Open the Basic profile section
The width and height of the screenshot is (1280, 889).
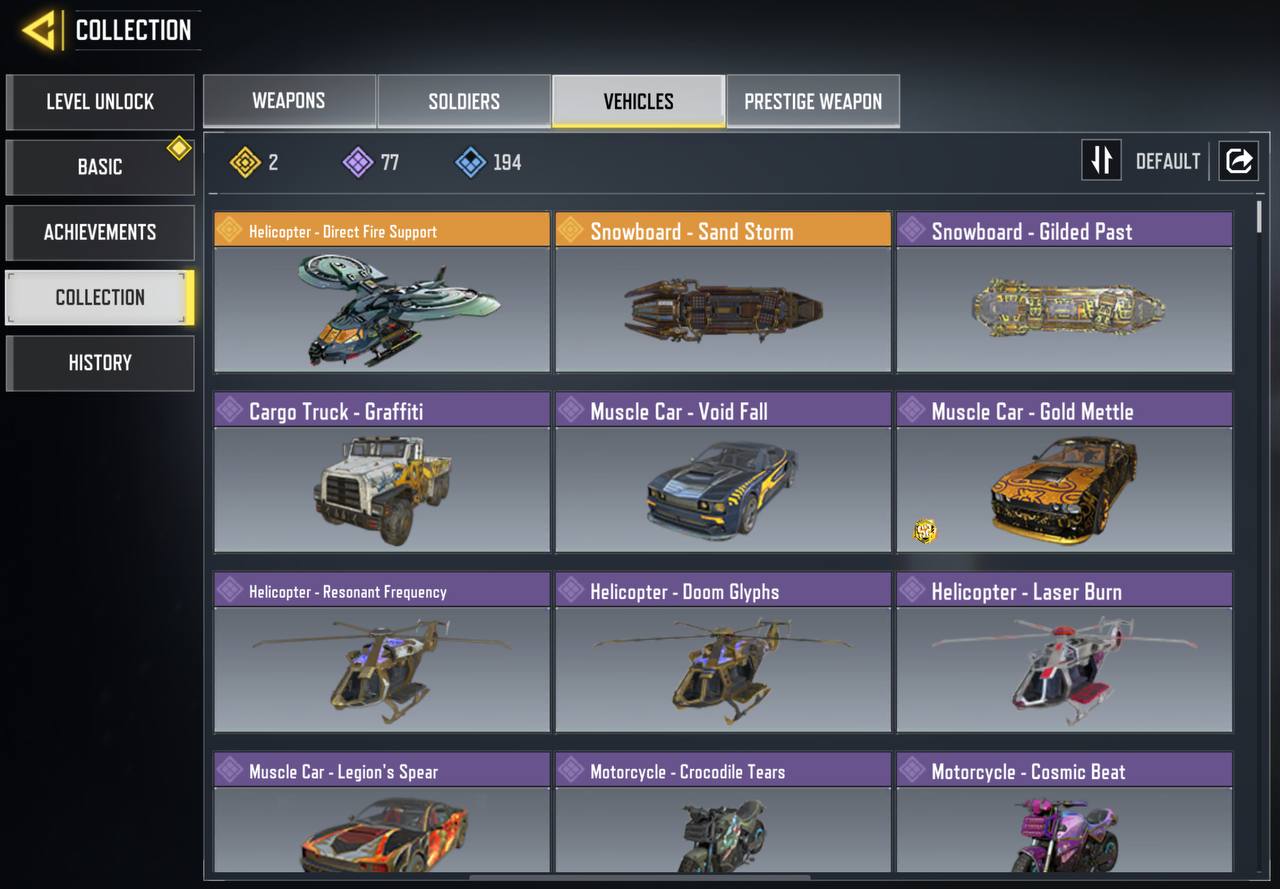(x=100, y=167)
